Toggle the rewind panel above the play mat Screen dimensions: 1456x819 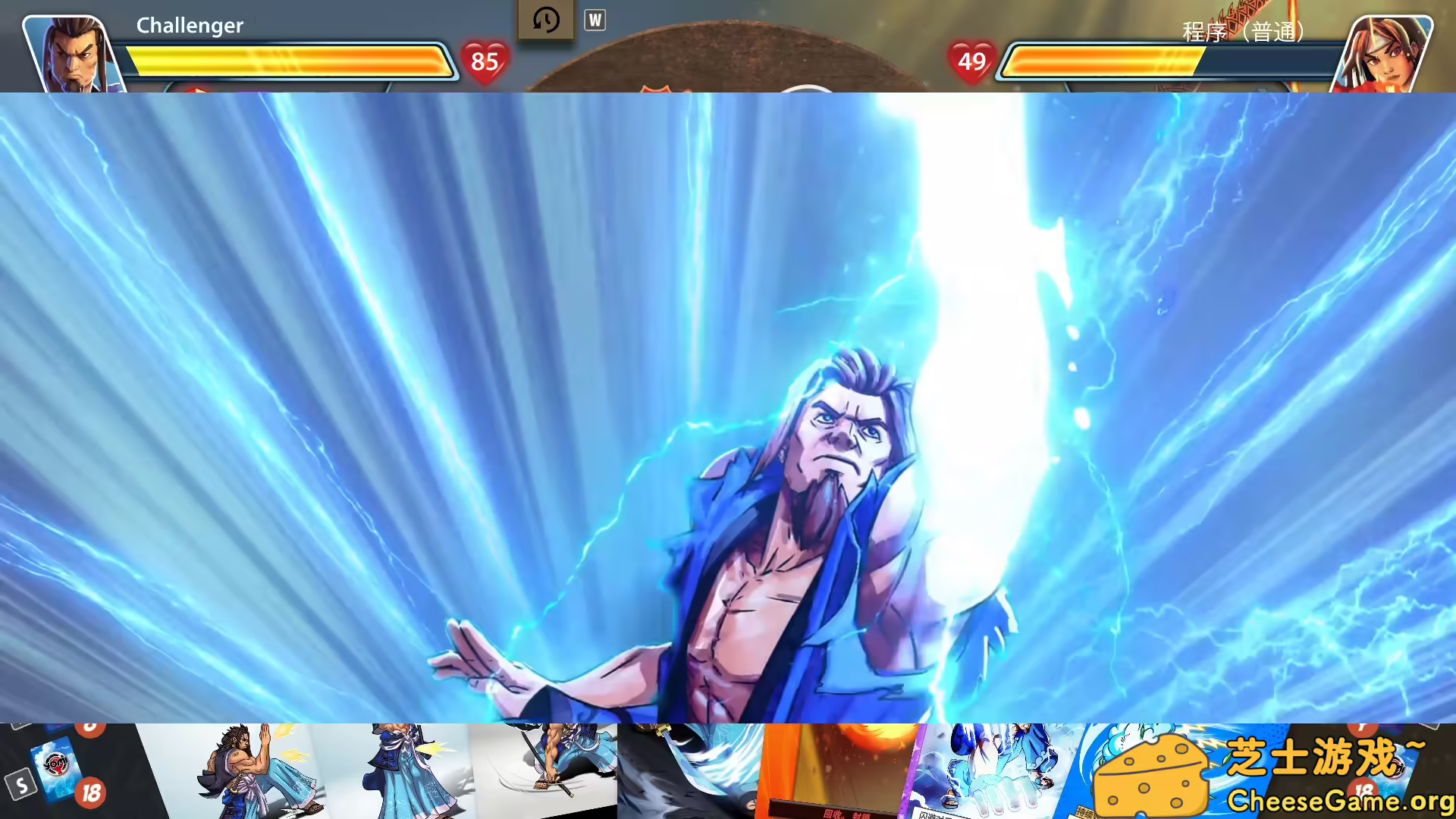tap(545, 20)
